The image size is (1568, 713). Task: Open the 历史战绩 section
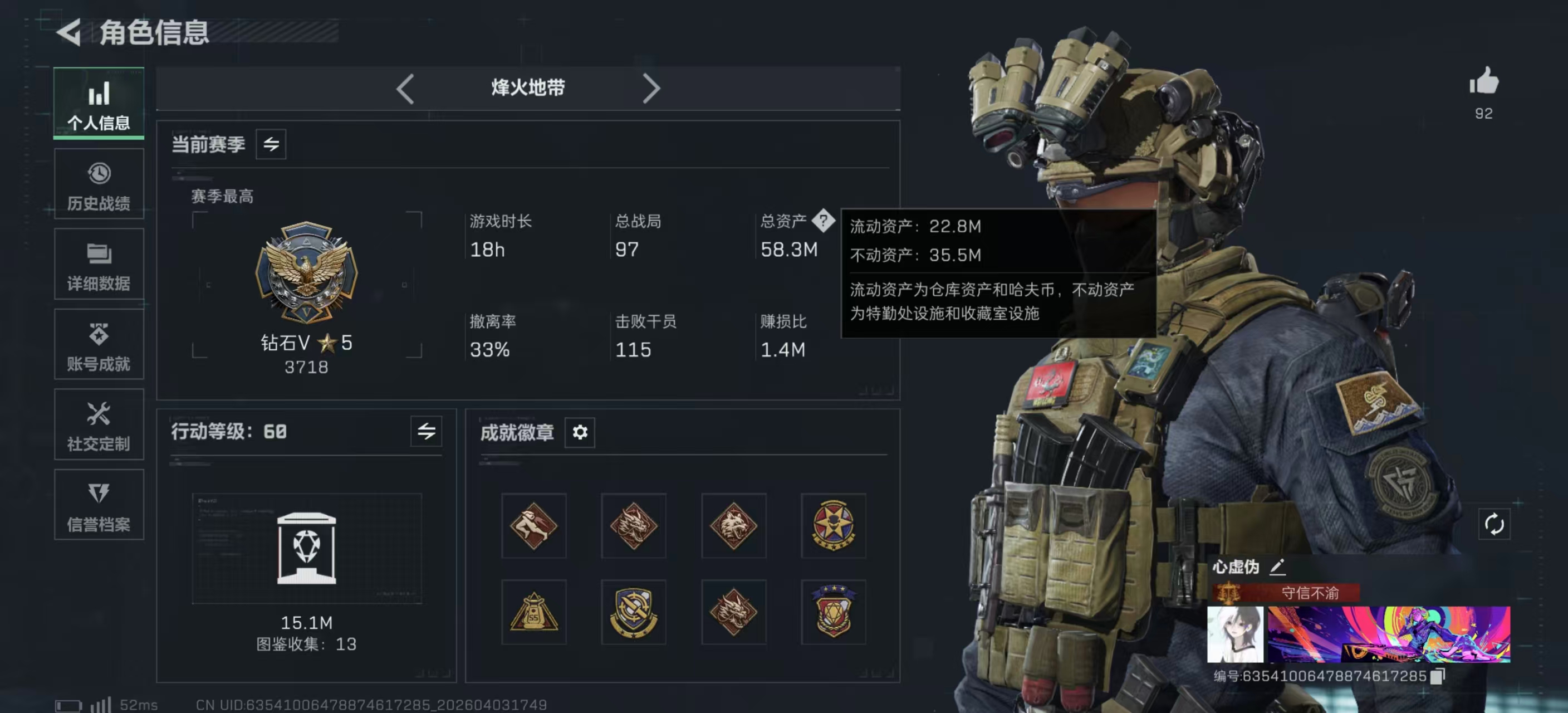[98, 184]
